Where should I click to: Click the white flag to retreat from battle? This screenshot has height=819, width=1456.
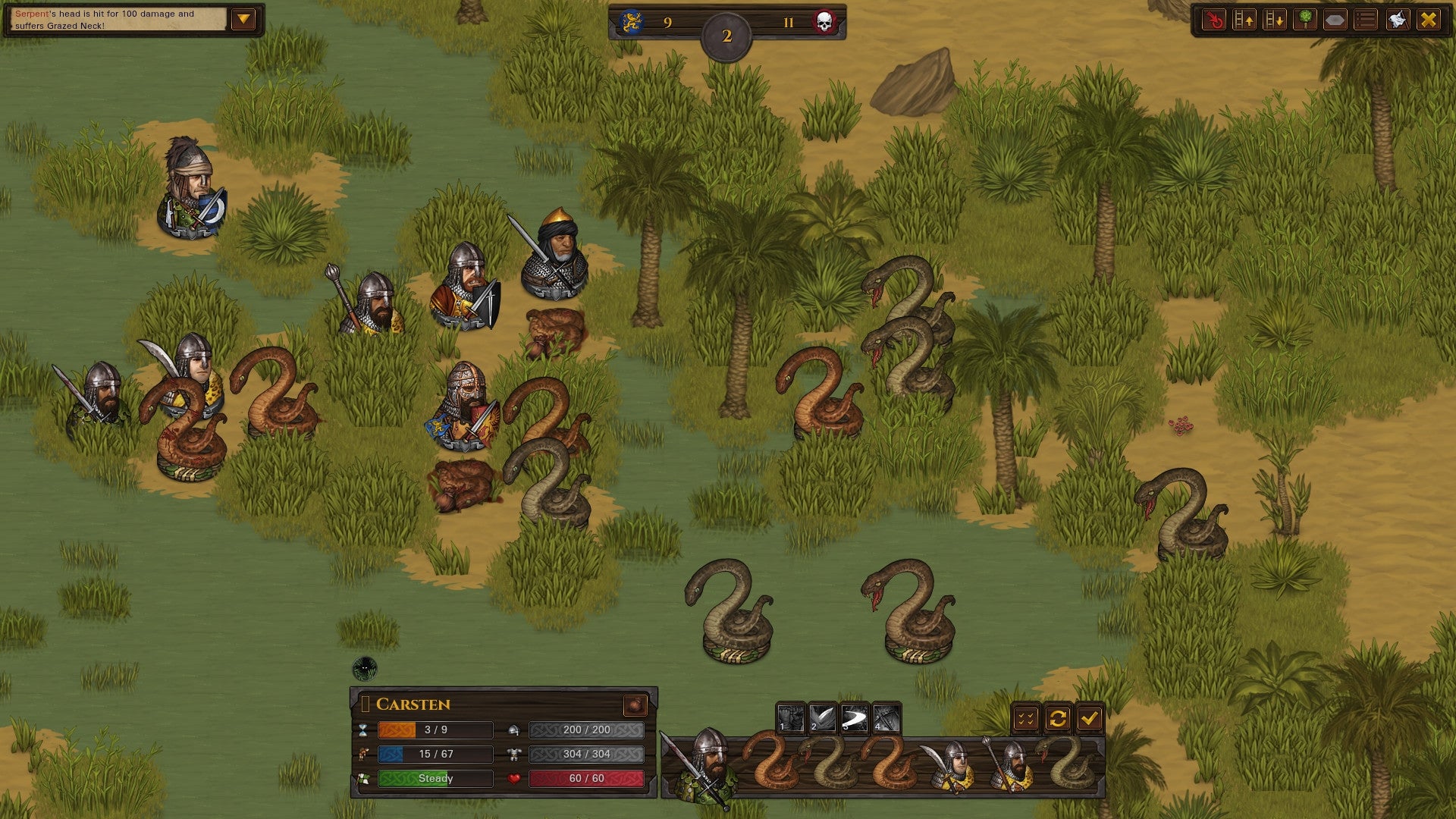[x=1395, y=20]
